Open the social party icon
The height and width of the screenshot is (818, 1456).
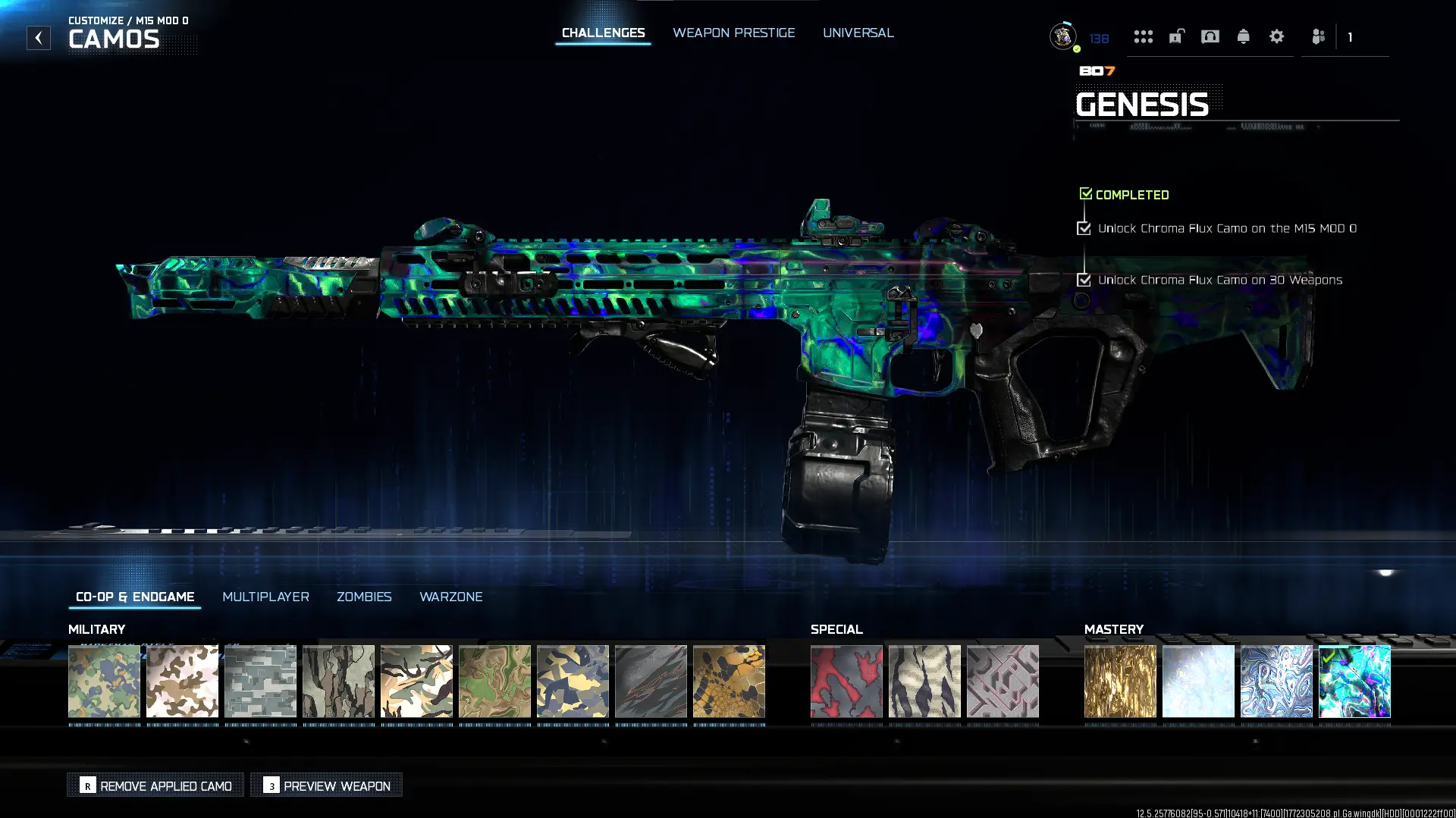point(1318,36)
